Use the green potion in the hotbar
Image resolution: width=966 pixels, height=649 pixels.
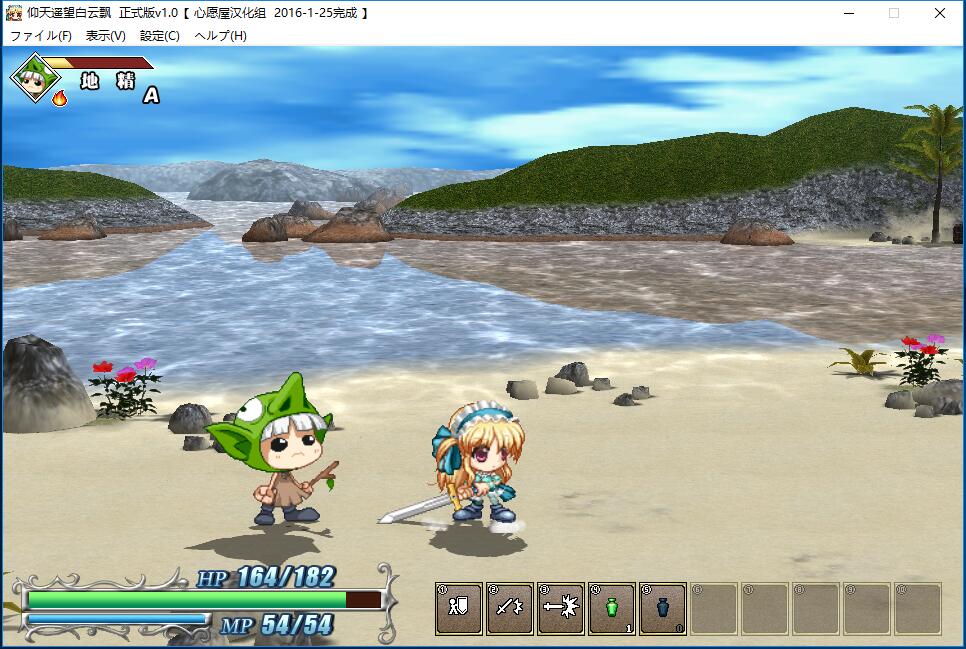pos(612,608)
